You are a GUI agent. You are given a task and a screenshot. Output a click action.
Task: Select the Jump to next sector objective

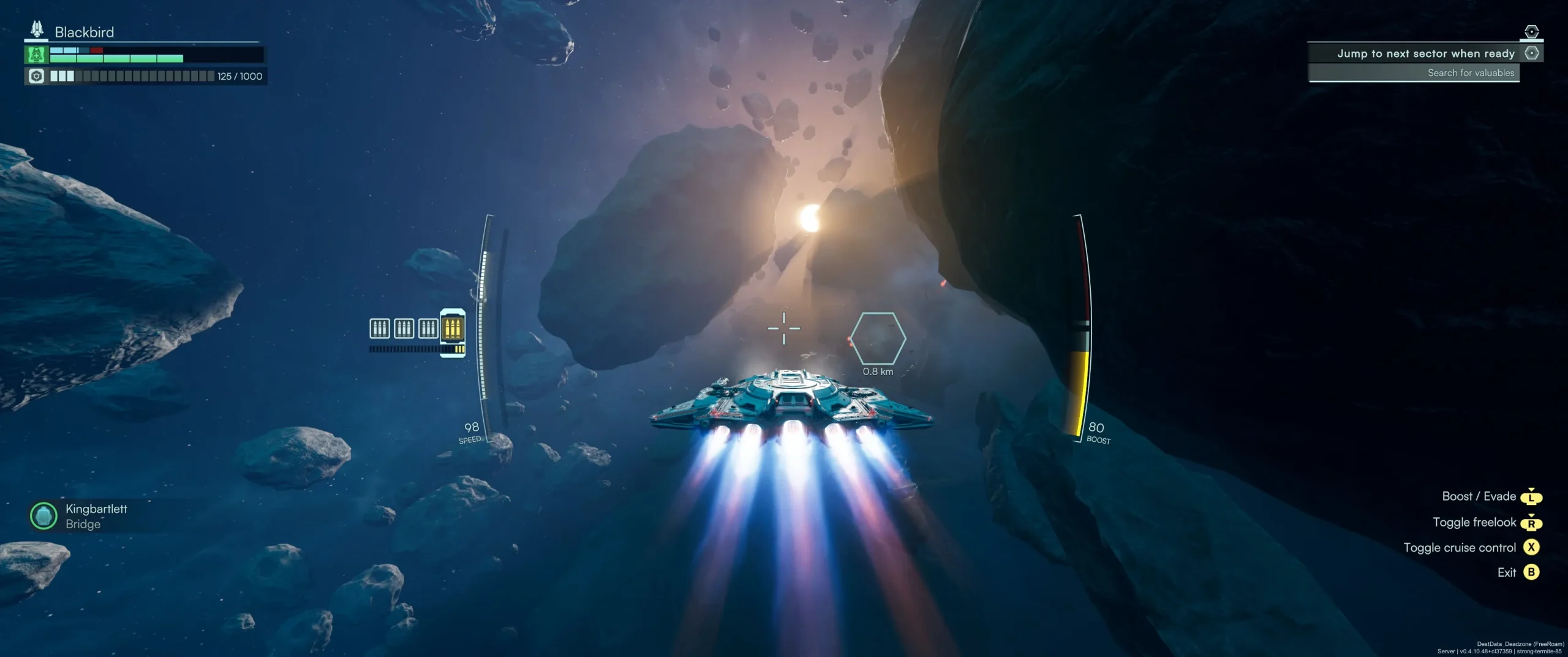coord(1425,53)
